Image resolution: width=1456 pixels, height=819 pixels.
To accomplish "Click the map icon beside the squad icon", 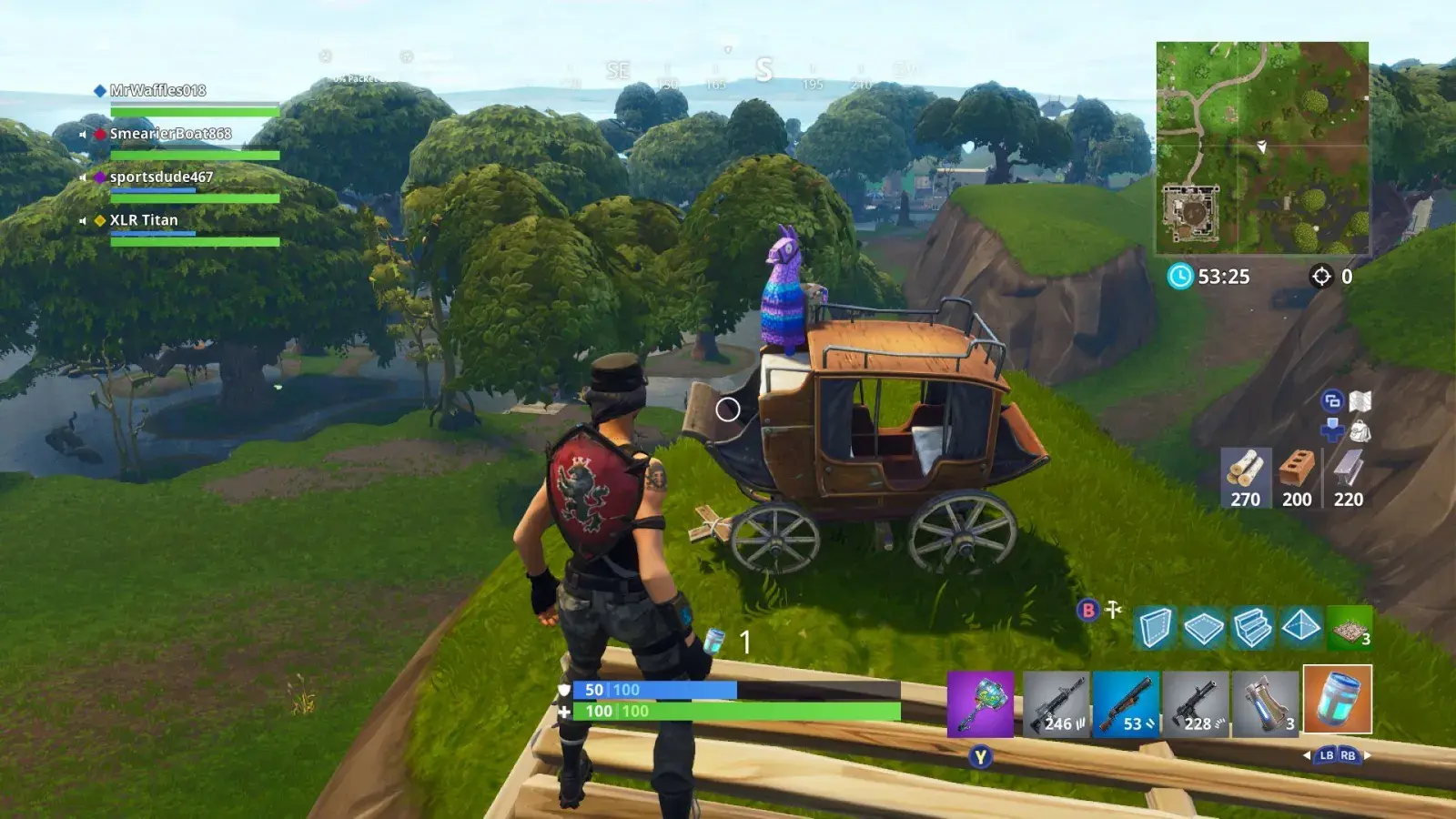I will [1360, 400].
